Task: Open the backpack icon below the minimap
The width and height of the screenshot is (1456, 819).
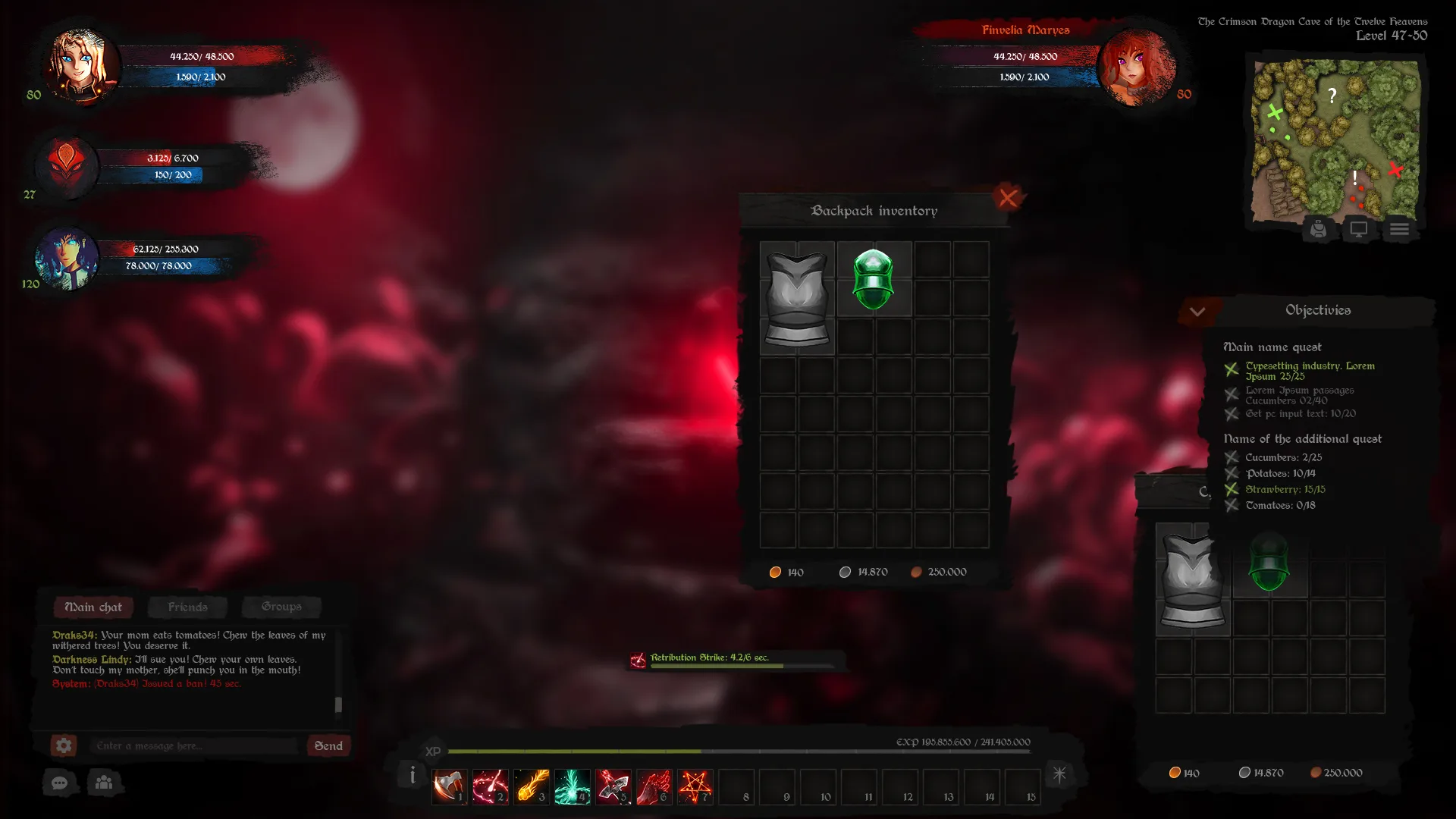Action: click(x=1318, y=229)
